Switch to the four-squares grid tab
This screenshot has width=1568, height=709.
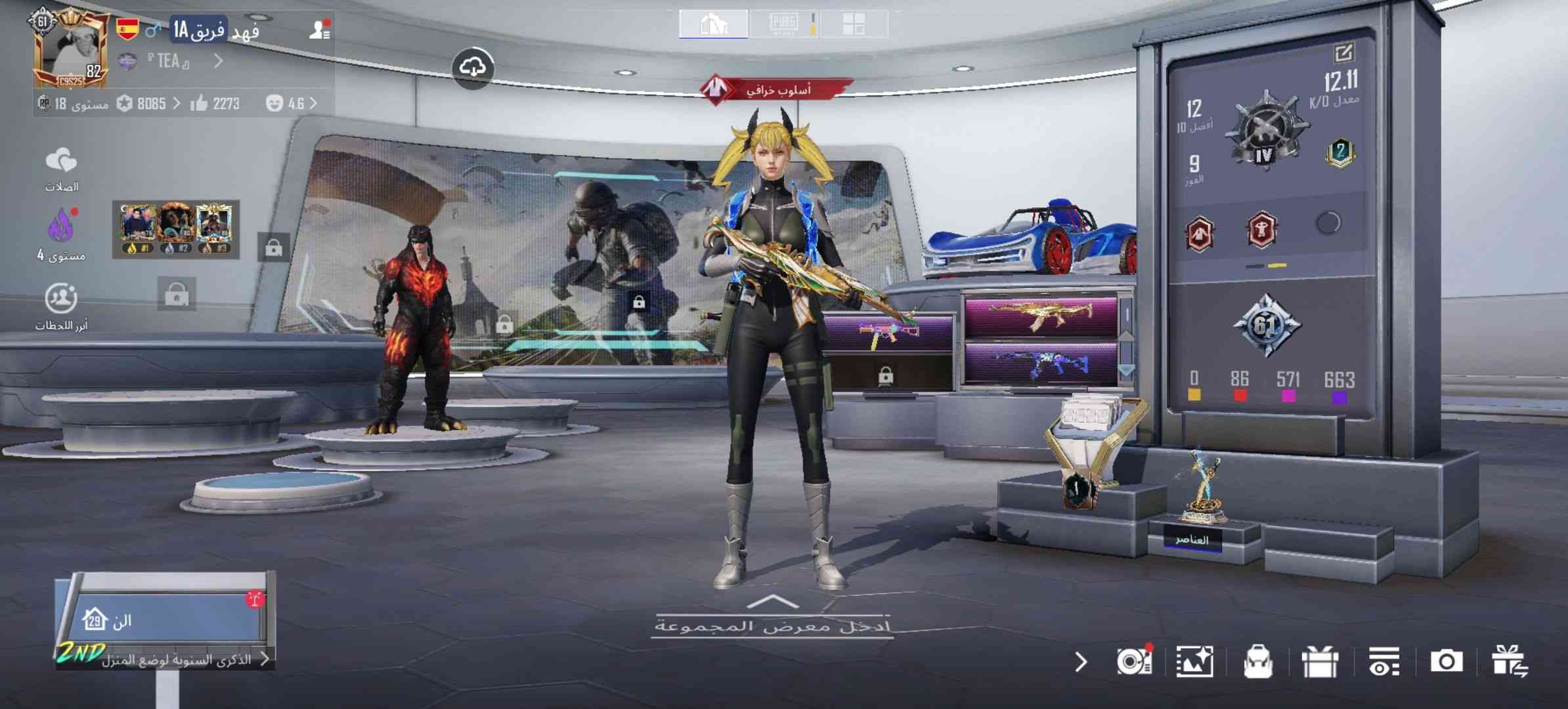854,24
